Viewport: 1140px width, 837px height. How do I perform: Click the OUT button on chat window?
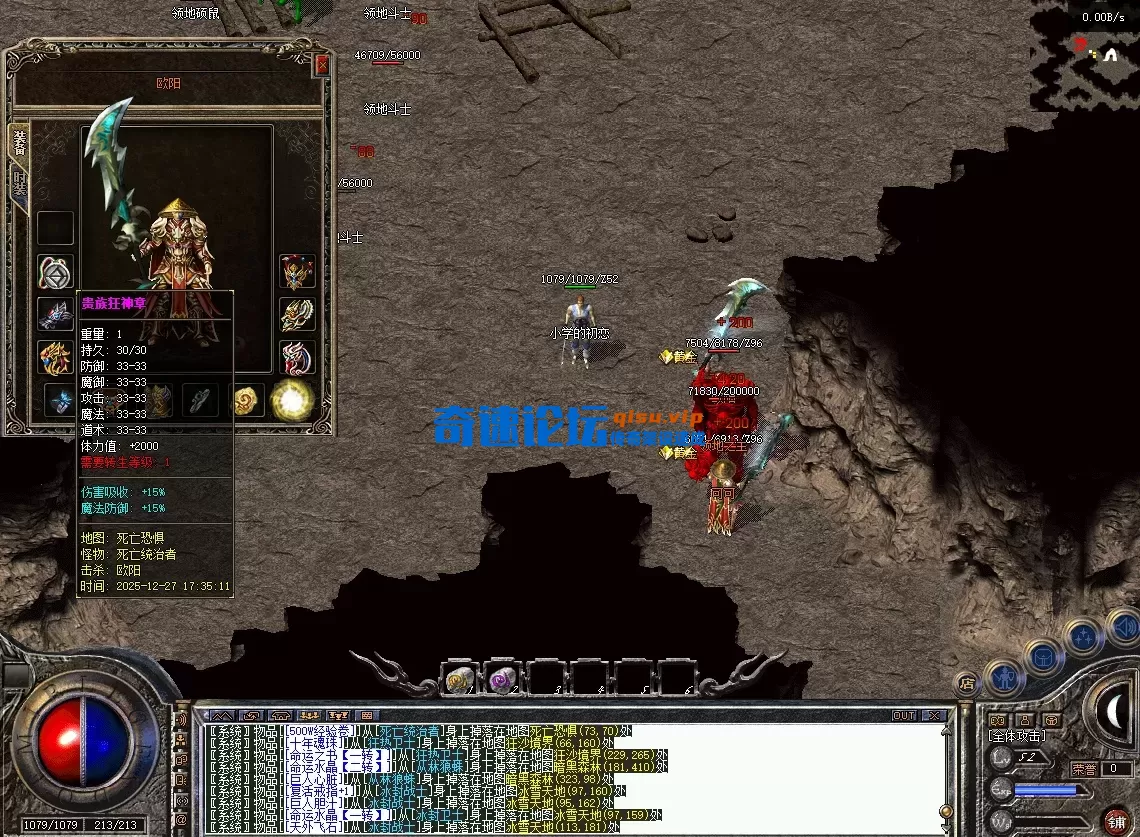pos(903,716)
